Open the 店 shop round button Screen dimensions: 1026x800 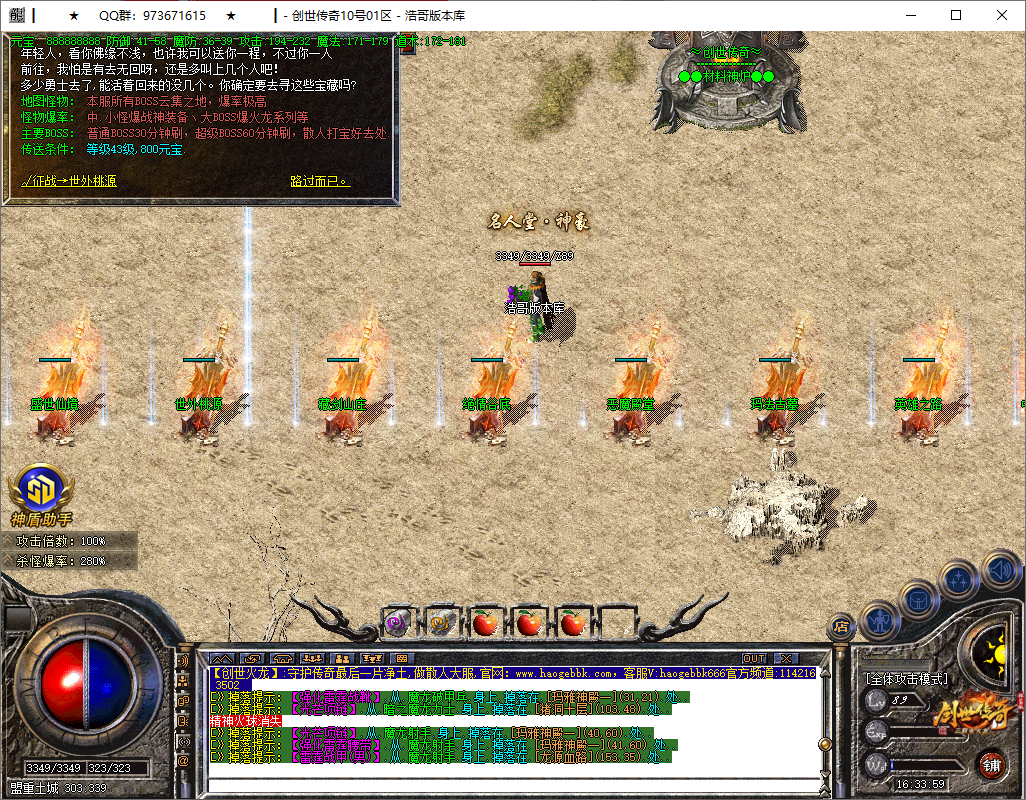click(841, 627)
